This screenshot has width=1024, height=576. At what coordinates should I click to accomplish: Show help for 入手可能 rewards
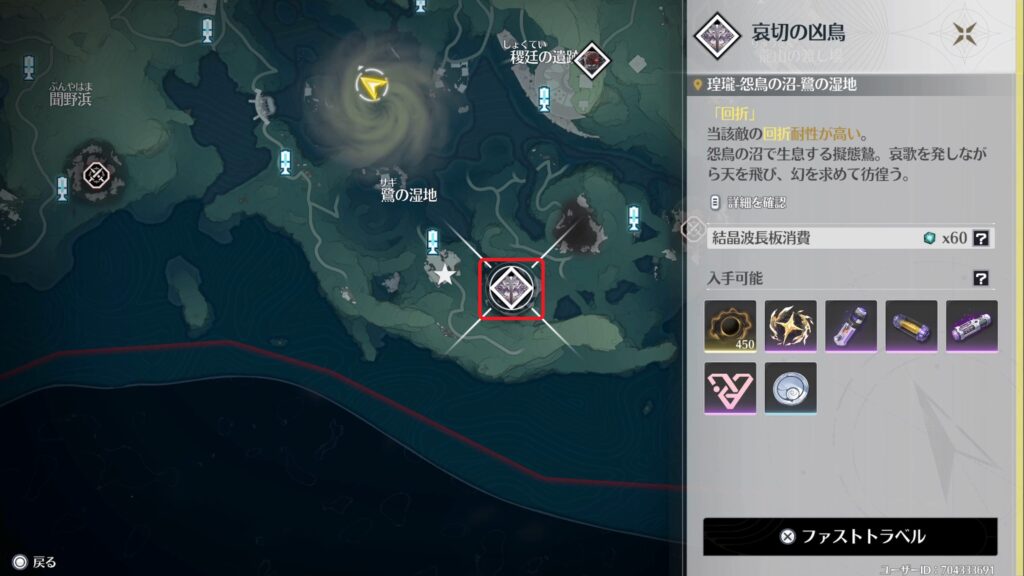[x=982, y=279]
